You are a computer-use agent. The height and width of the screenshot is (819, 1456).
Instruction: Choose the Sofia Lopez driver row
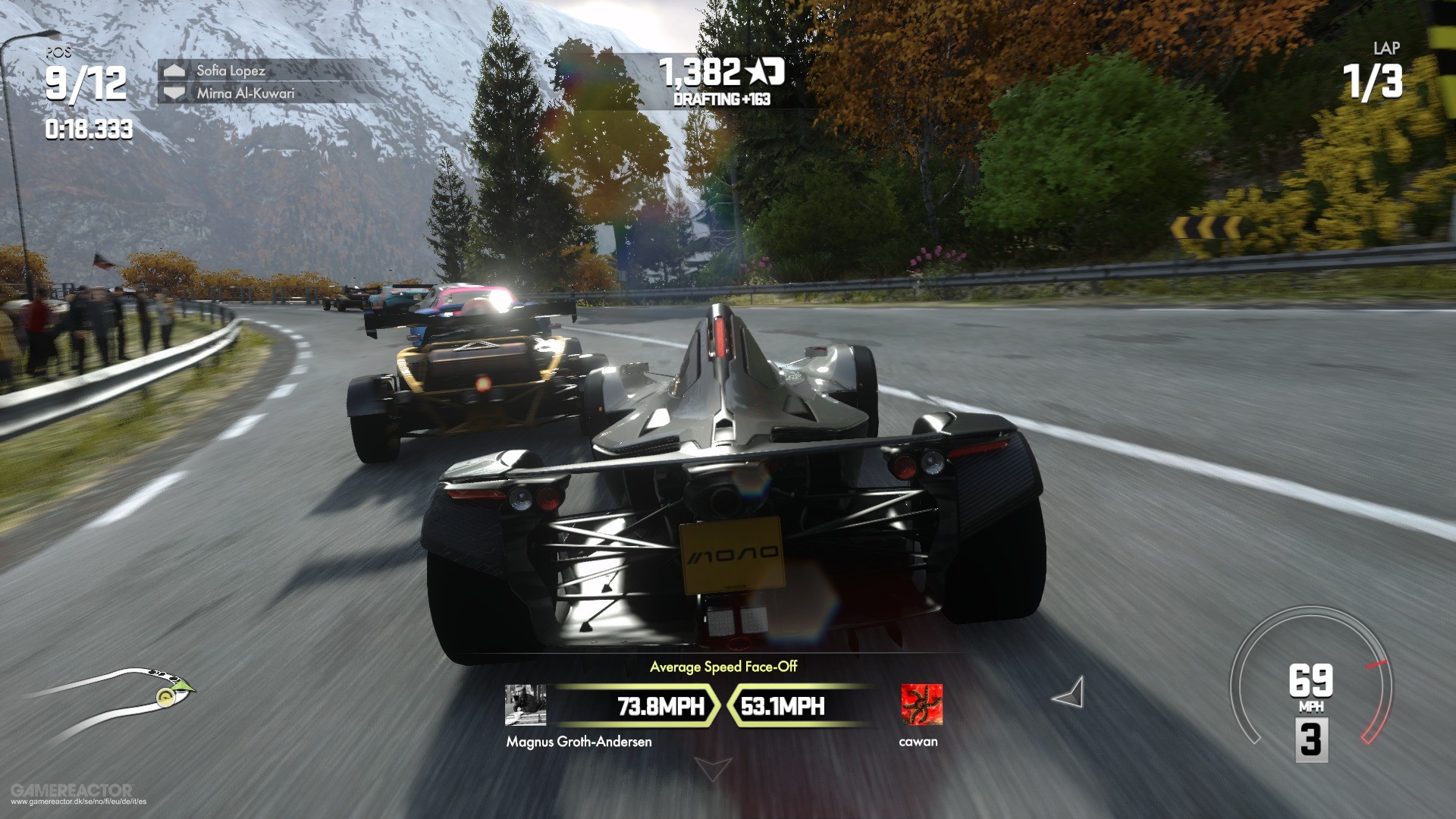(231, 71)
